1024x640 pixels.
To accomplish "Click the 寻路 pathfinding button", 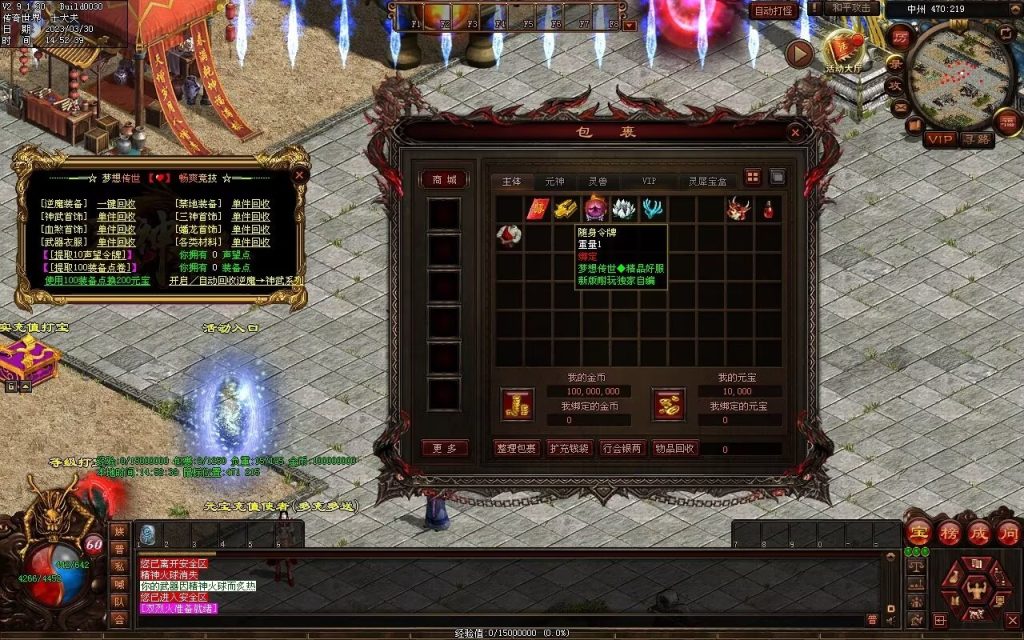I will (x=976, y=139).
